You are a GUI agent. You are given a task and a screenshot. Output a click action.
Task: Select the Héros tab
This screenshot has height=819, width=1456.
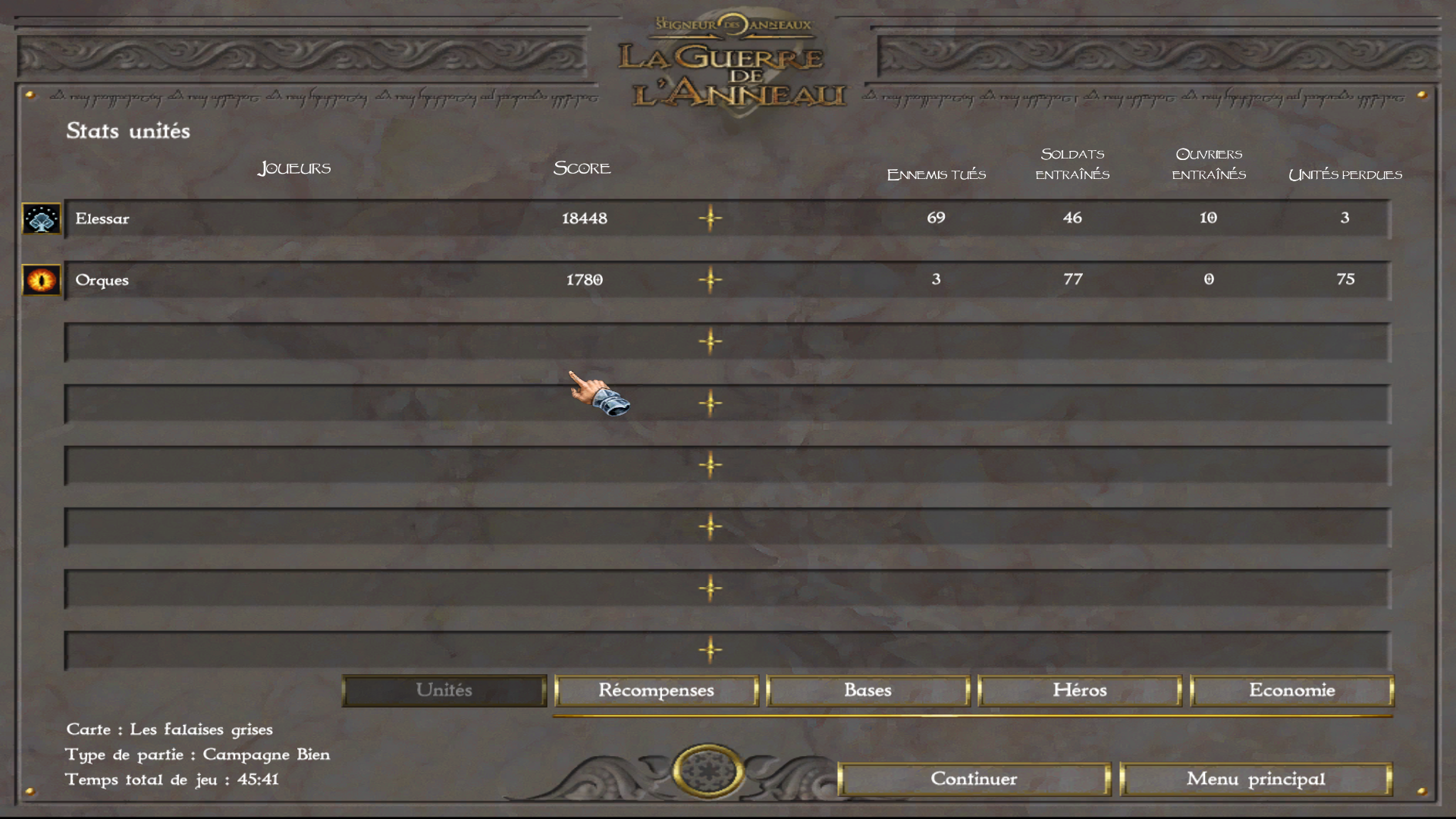[x=1079, y=691]
